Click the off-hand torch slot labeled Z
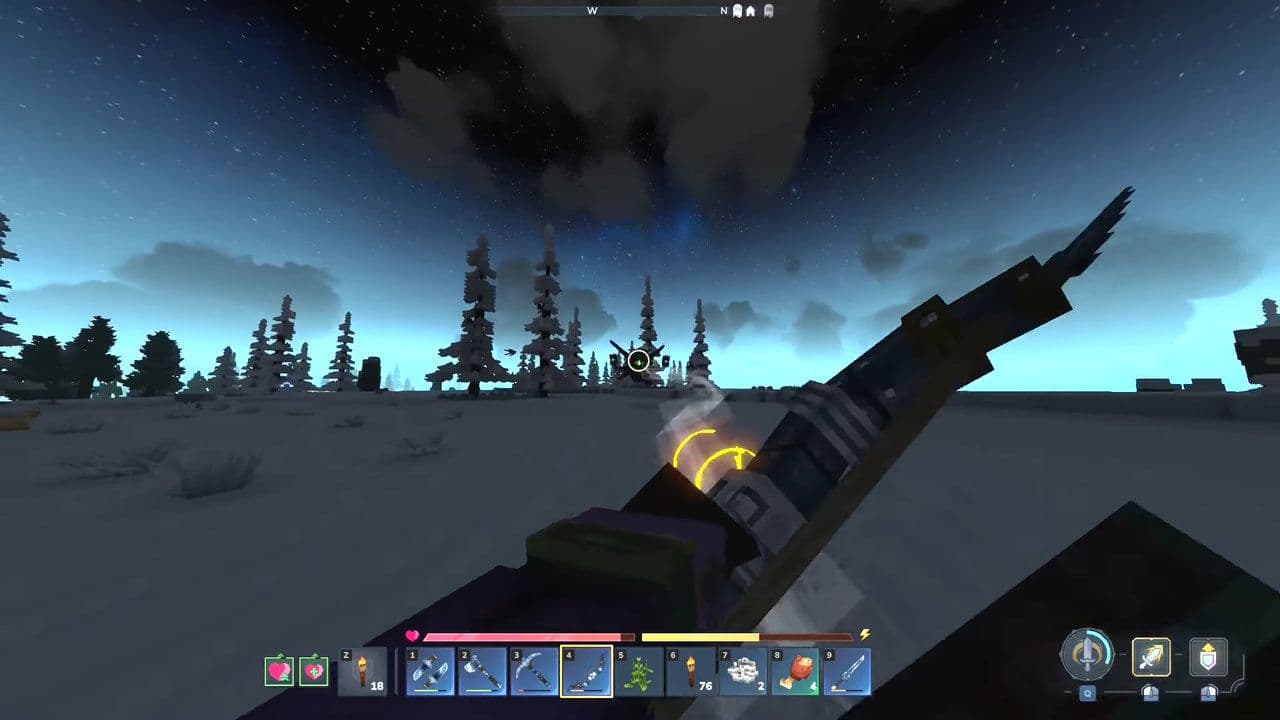1280x720 pixels. coord(362,671)
